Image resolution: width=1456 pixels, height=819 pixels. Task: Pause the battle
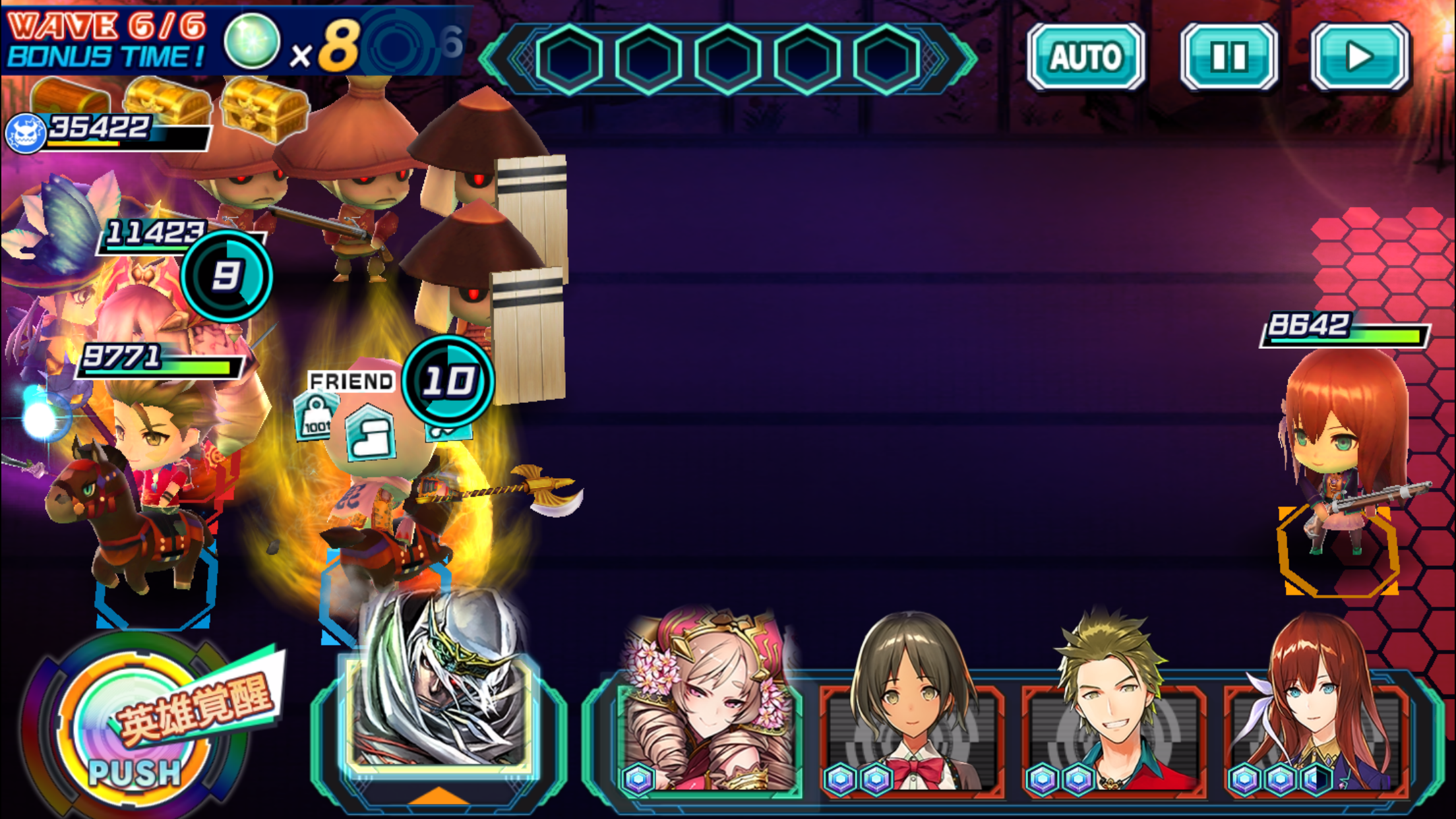click(1229, 57)
